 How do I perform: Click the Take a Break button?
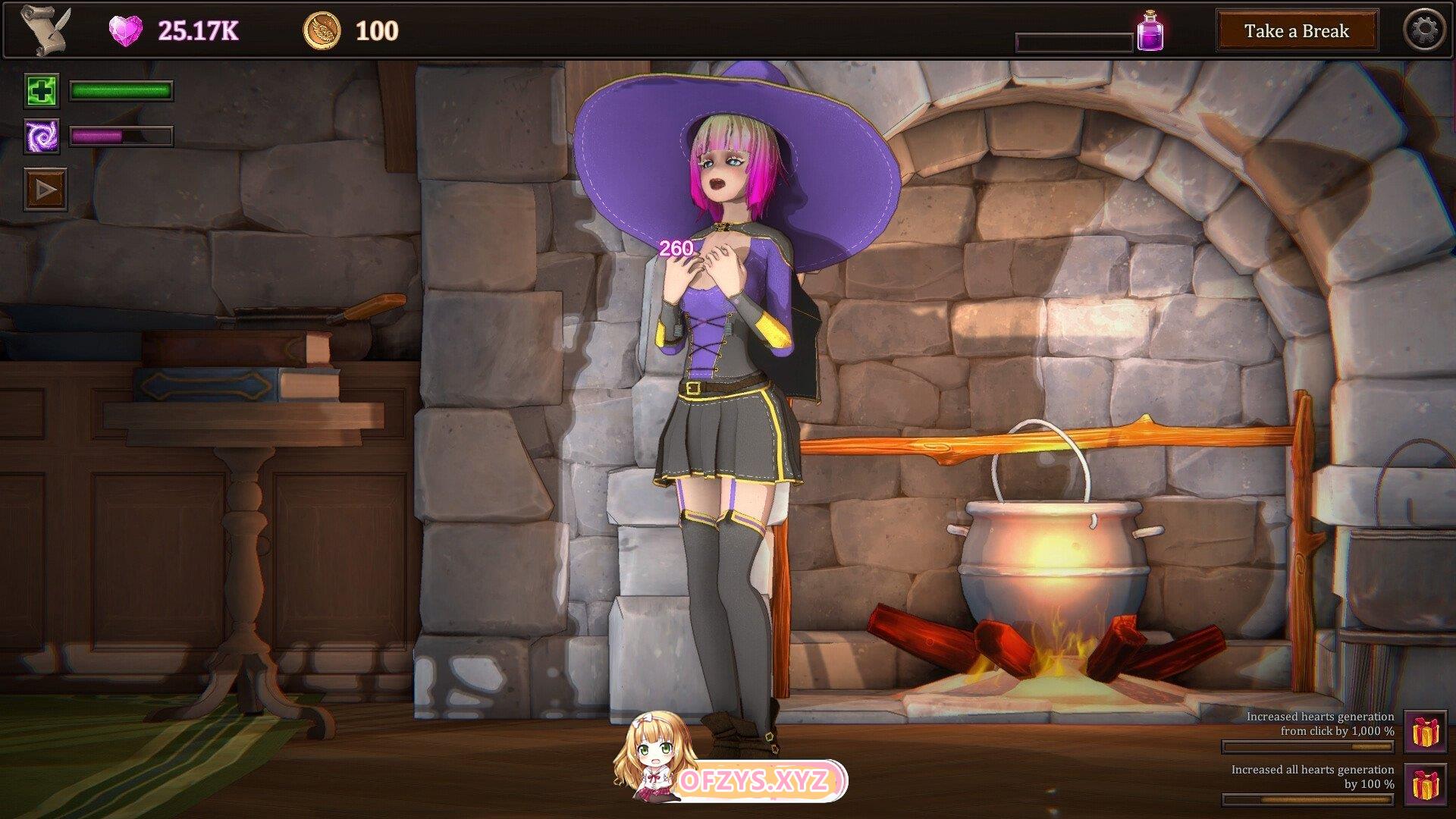coord(1297,31)
